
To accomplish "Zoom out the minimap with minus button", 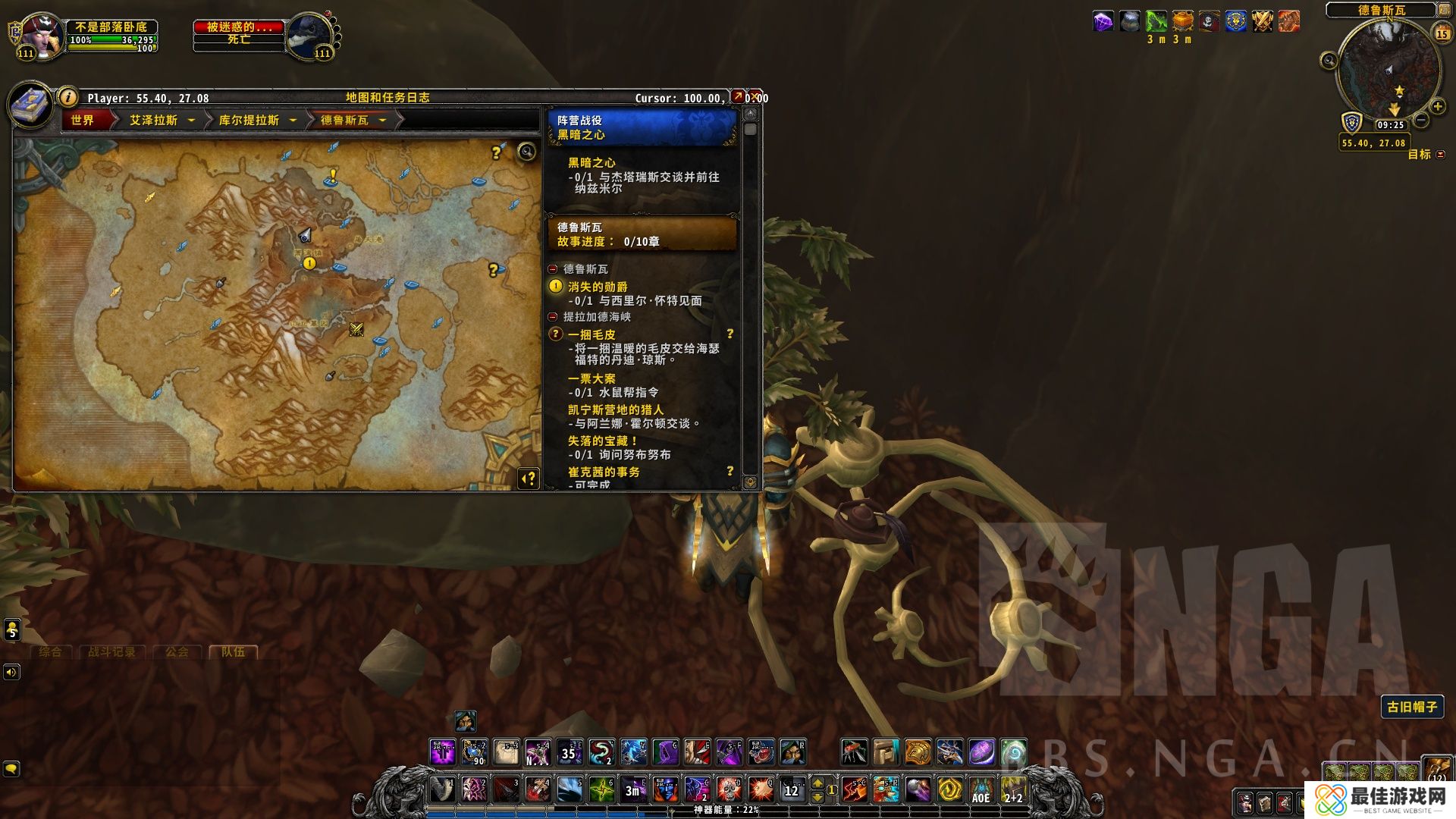I will click(1421, 120).
